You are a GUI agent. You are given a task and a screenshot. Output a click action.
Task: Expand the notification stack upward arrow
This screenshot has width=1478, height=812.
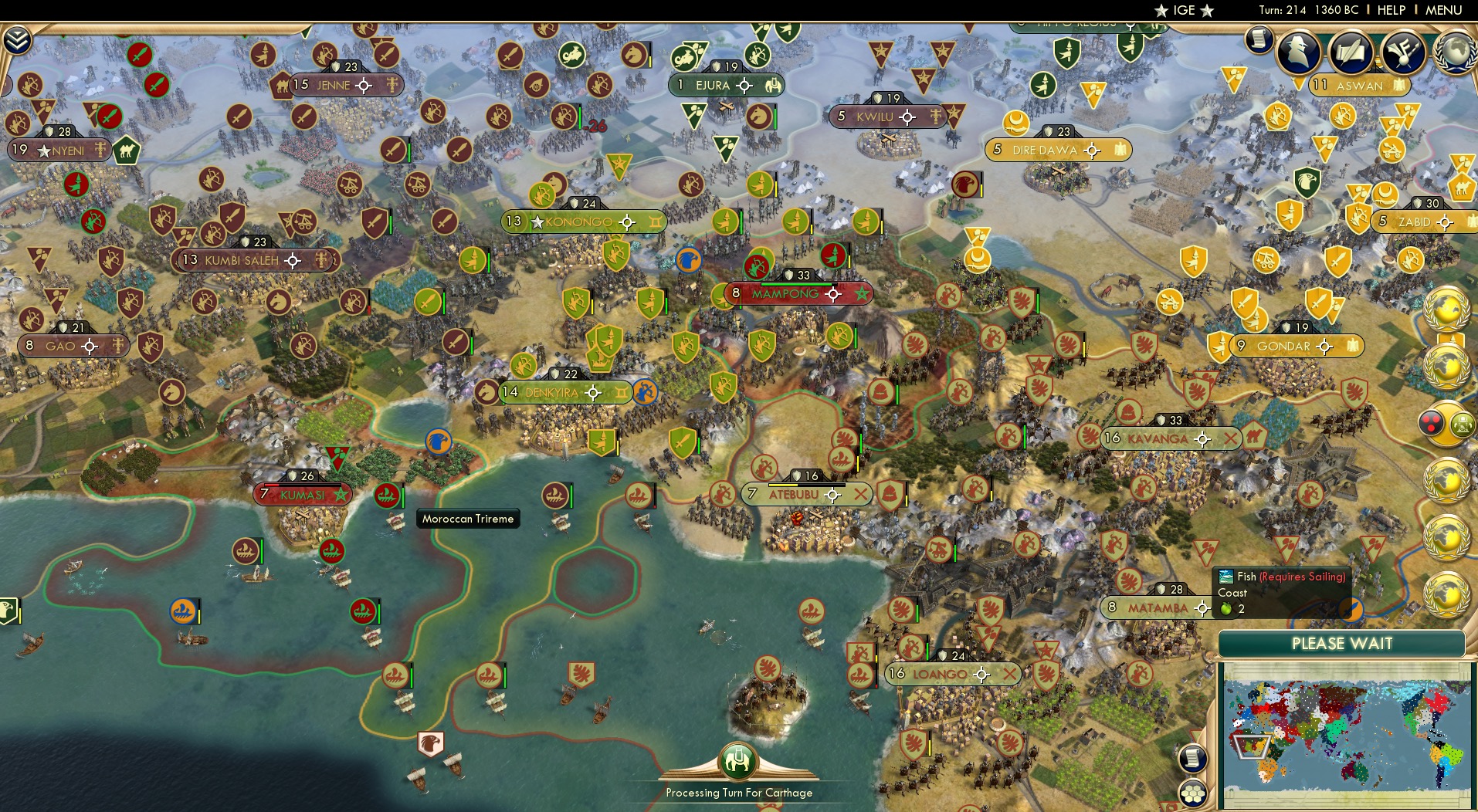tap(1454, 337)
